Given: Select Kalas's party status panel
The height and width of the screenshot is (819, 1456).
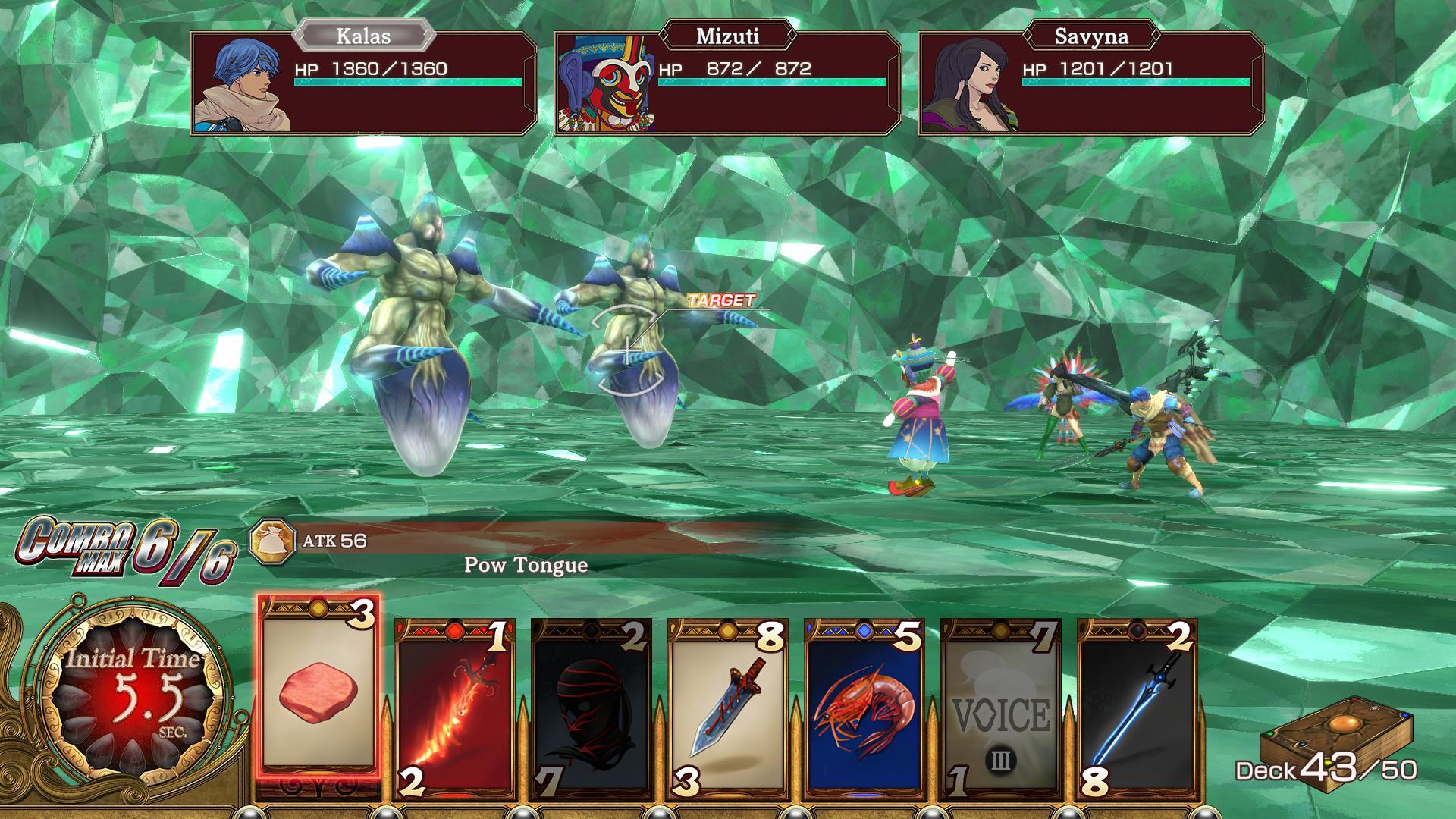Looking at the screenshot, I should (364, 83).
